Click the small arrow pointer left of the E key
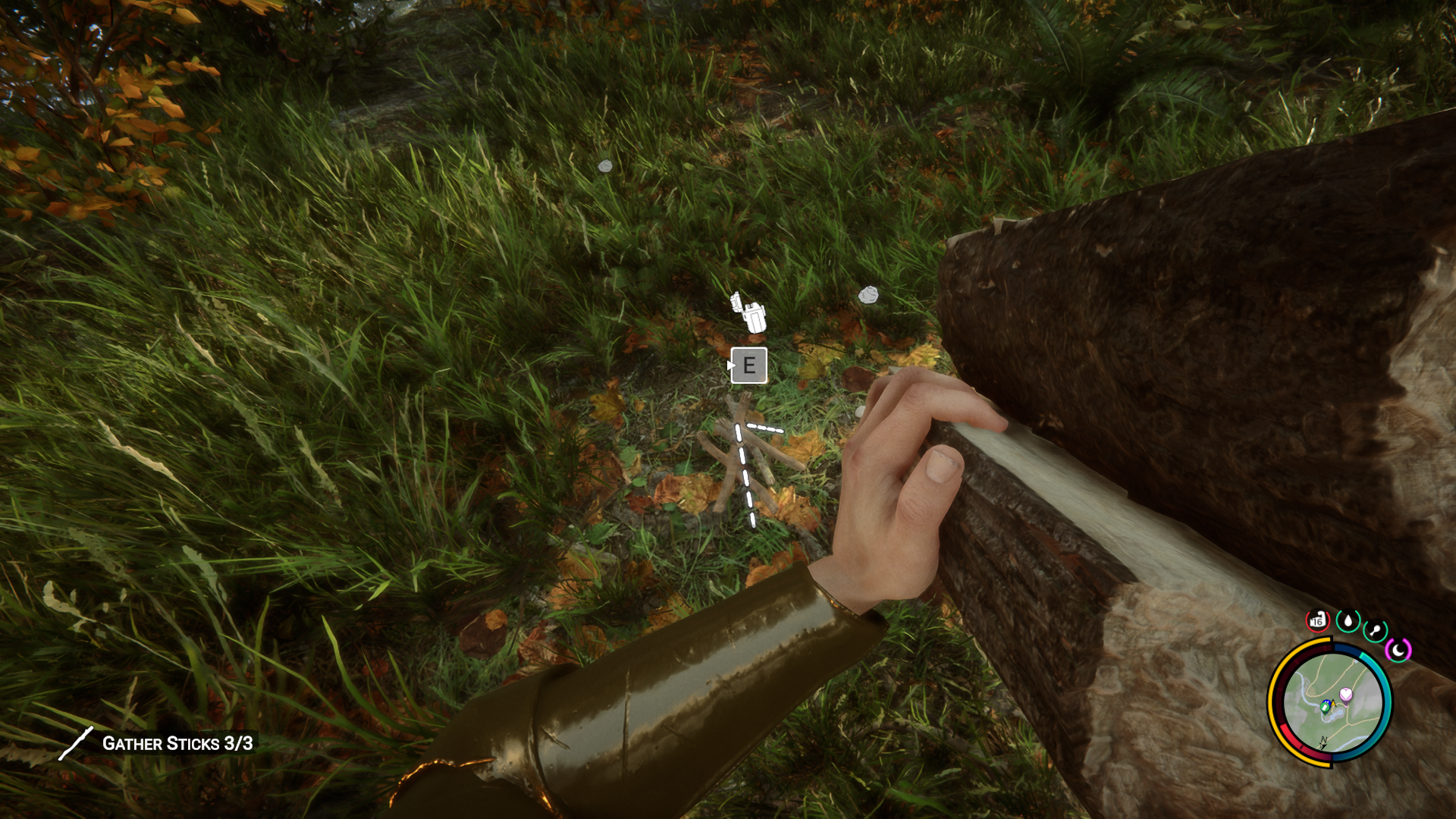Viewport: 1456px width, 819px height. 731,365
